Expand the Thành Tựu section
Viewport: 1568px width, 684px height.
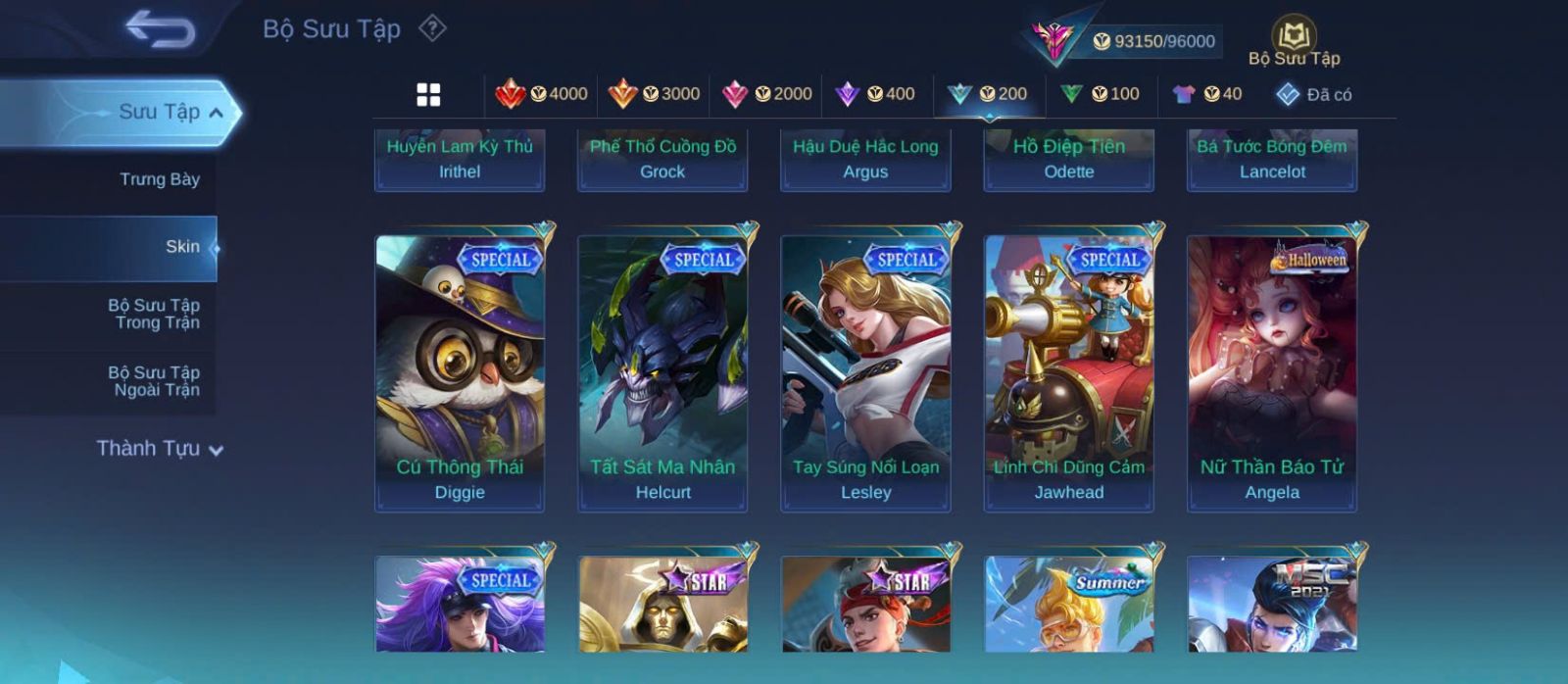point(160,449)
